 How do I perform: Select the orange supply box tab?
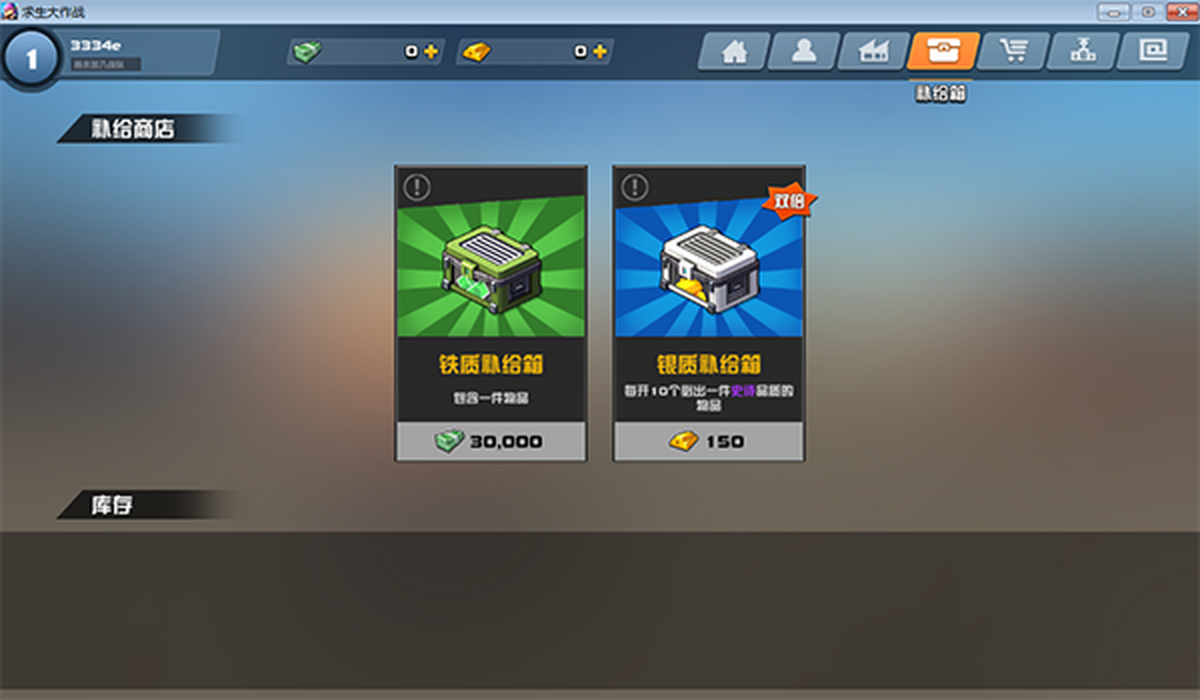point(943,52)
